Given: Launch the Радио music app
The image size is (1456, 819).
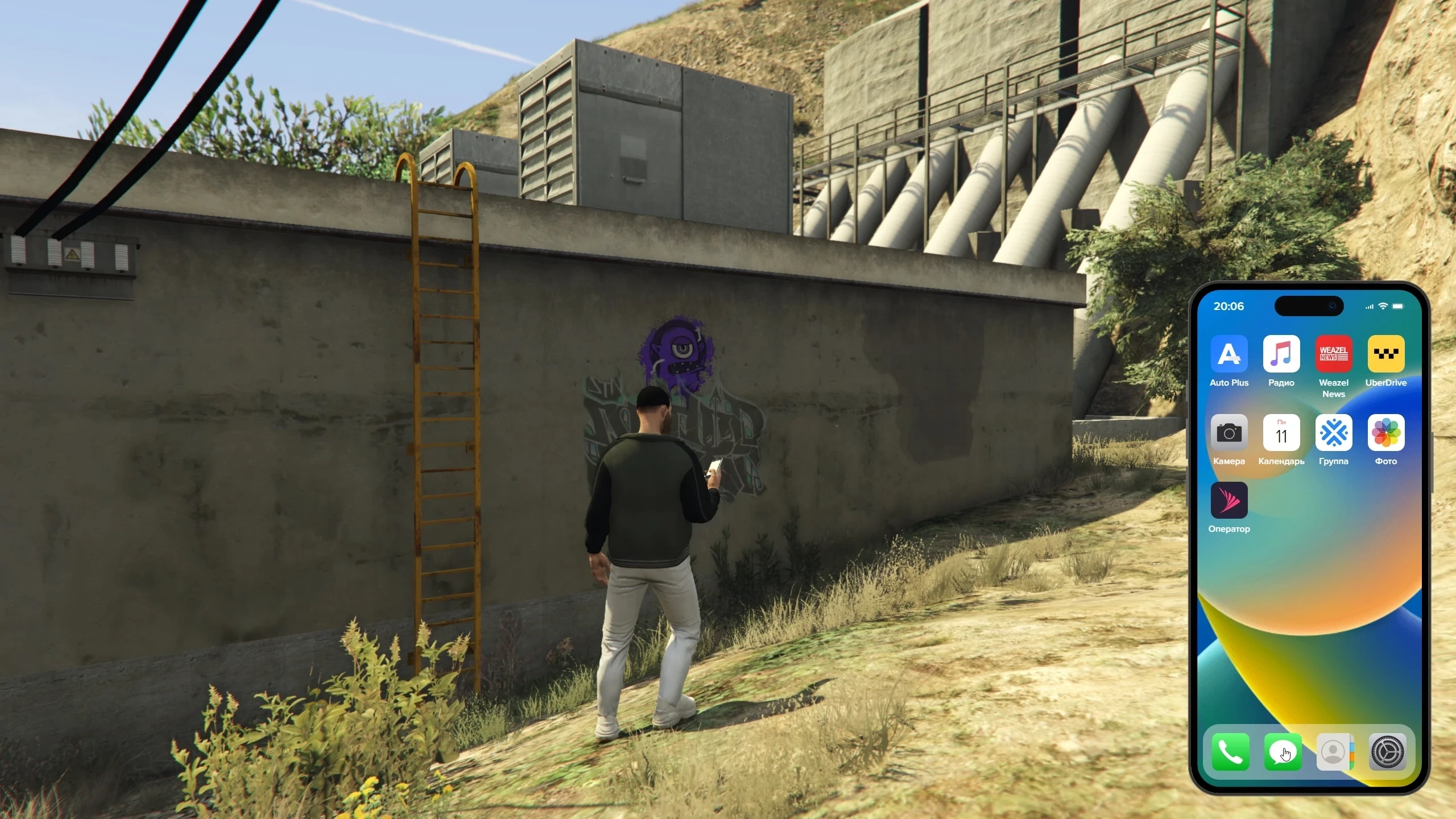Looking at the screenshot, I should (1281, 354).
